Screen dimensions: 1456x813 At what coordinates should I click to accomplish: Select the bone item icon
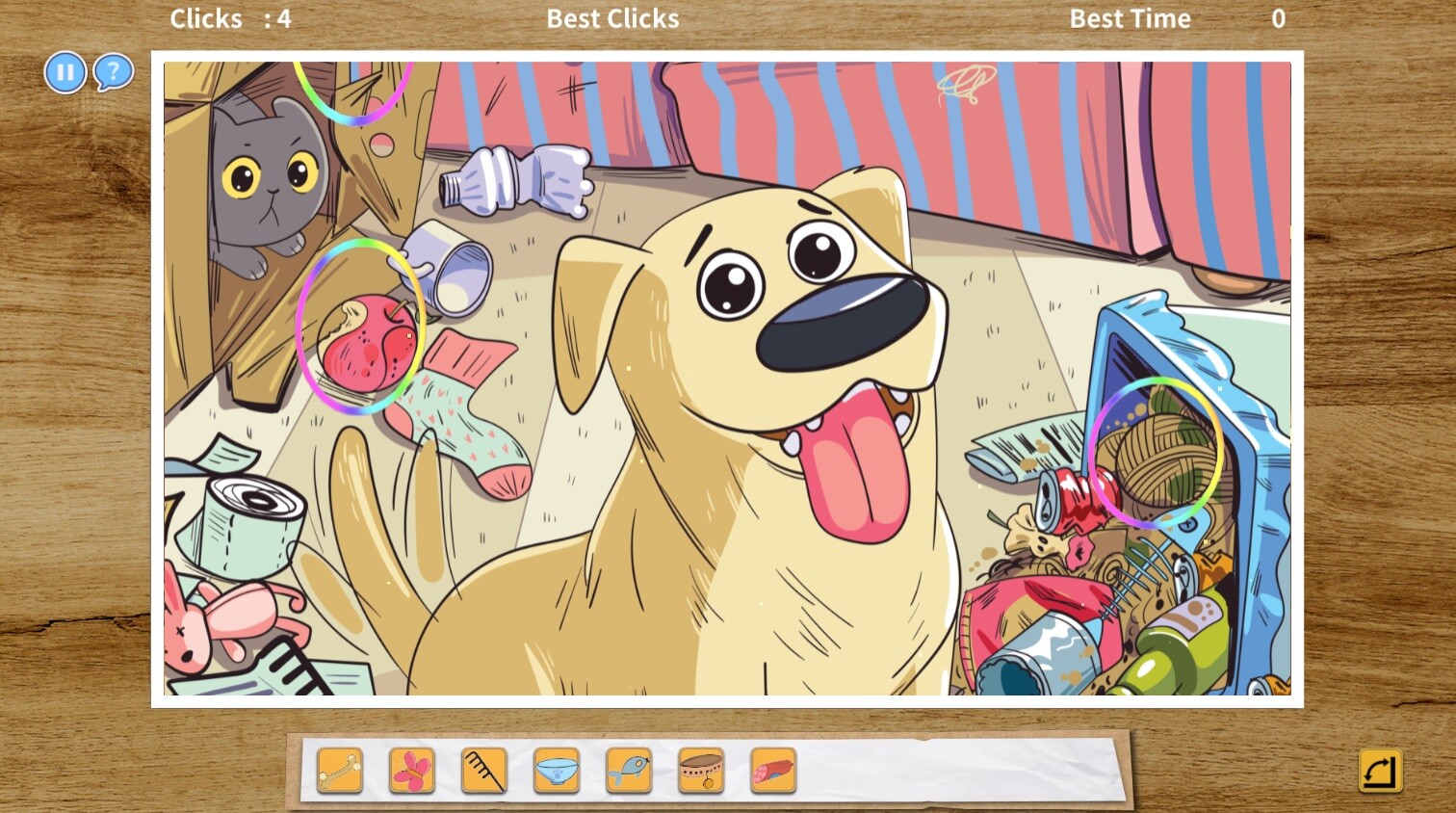point(339,771)
